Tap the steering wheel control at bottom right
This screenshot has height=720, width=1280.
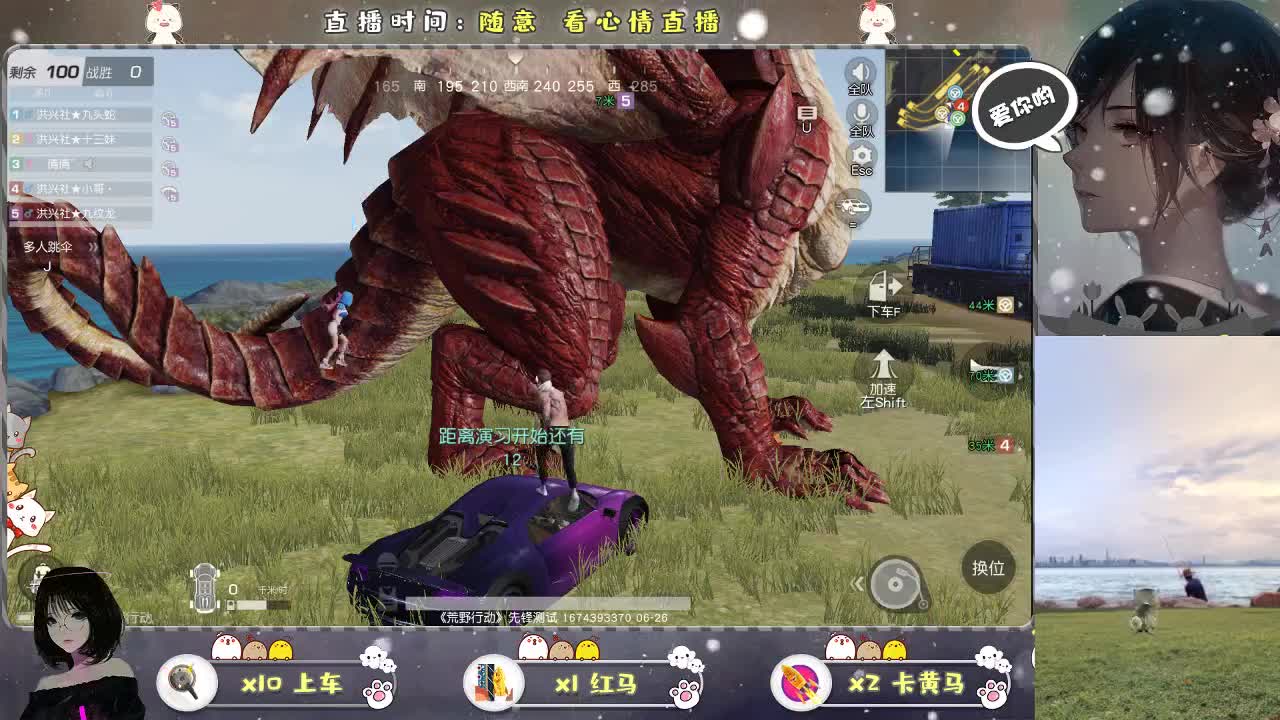[897, 584]
